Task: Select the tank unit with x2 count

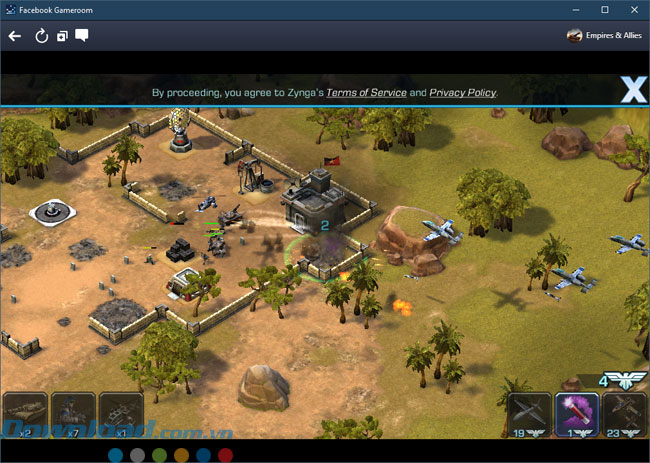Action: [x=24, y=414]
